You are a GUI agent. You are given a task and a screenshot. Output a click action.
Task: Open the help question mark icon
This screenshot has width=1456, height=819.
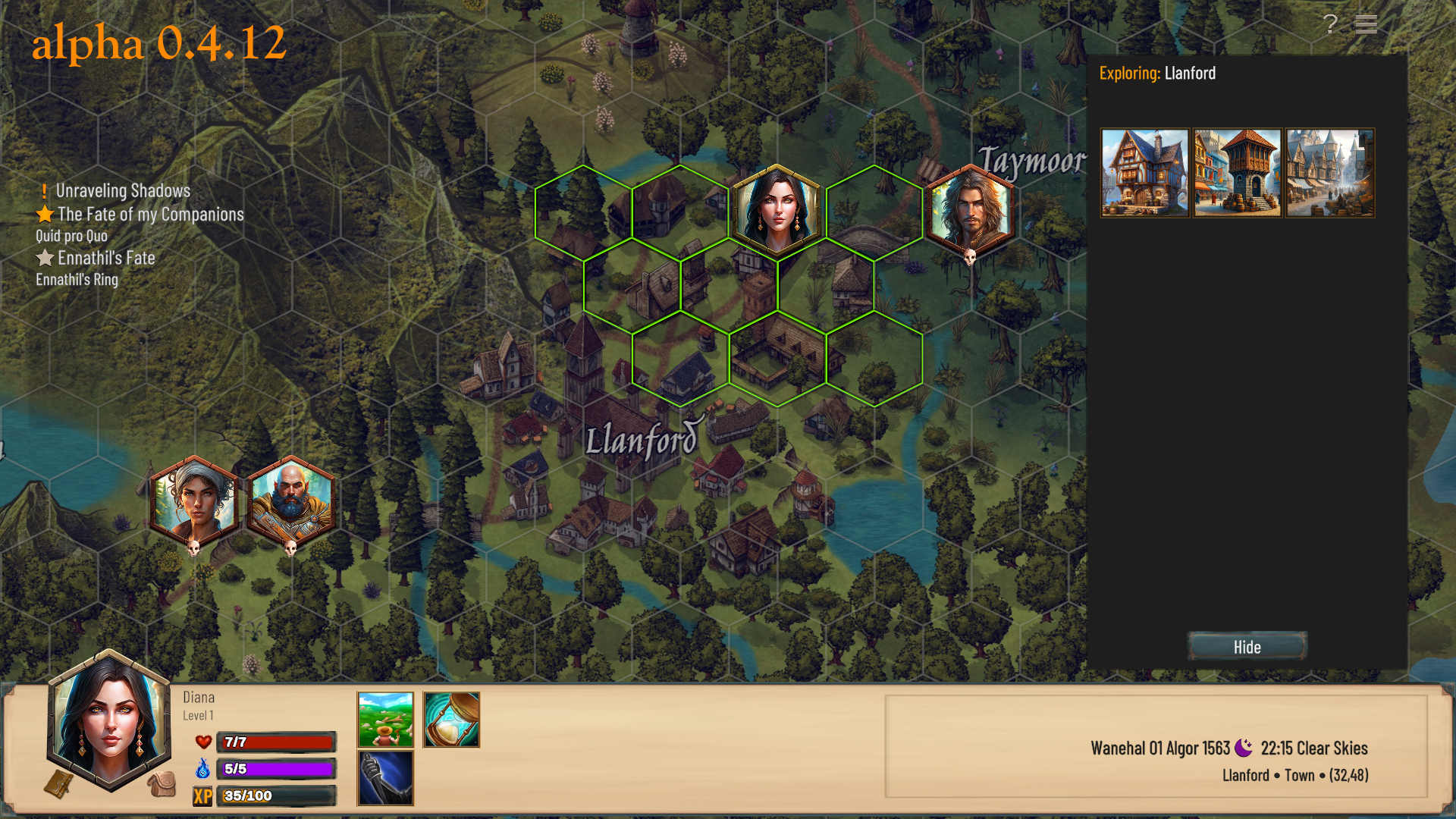coord(1329,25)
